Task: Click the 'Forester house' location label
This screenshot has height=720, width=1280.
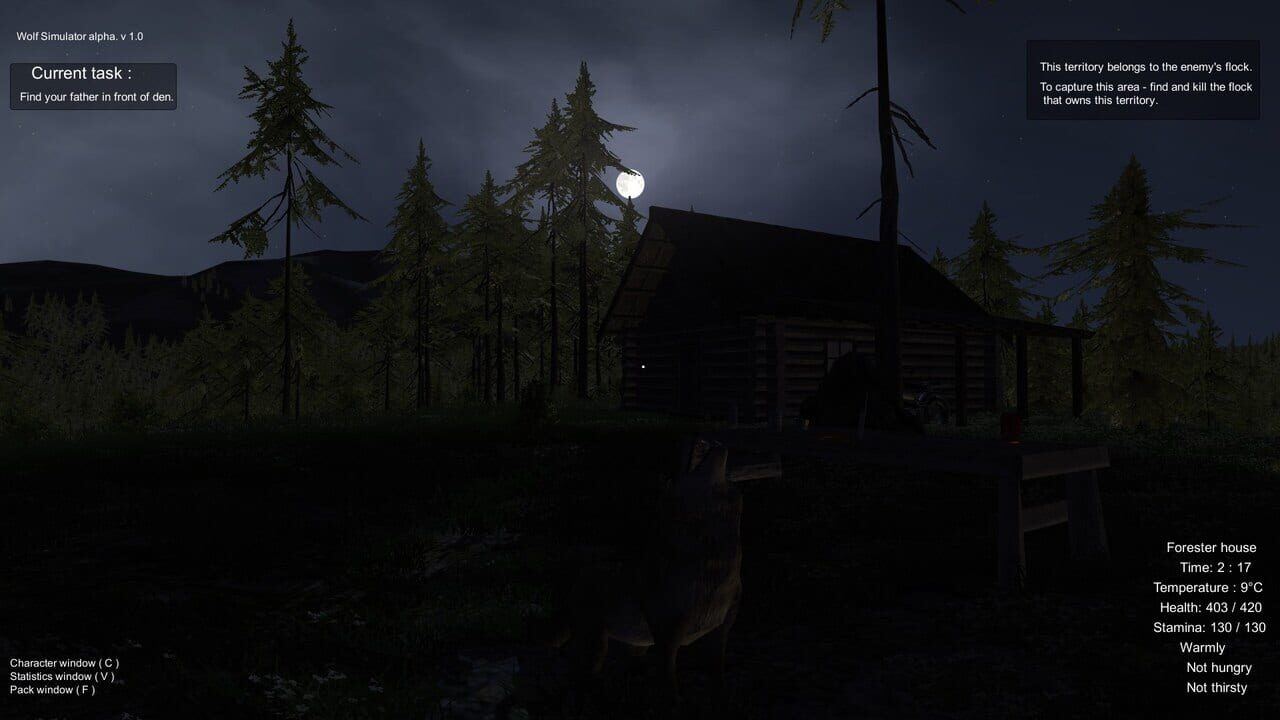Action: click(1211, 547)
